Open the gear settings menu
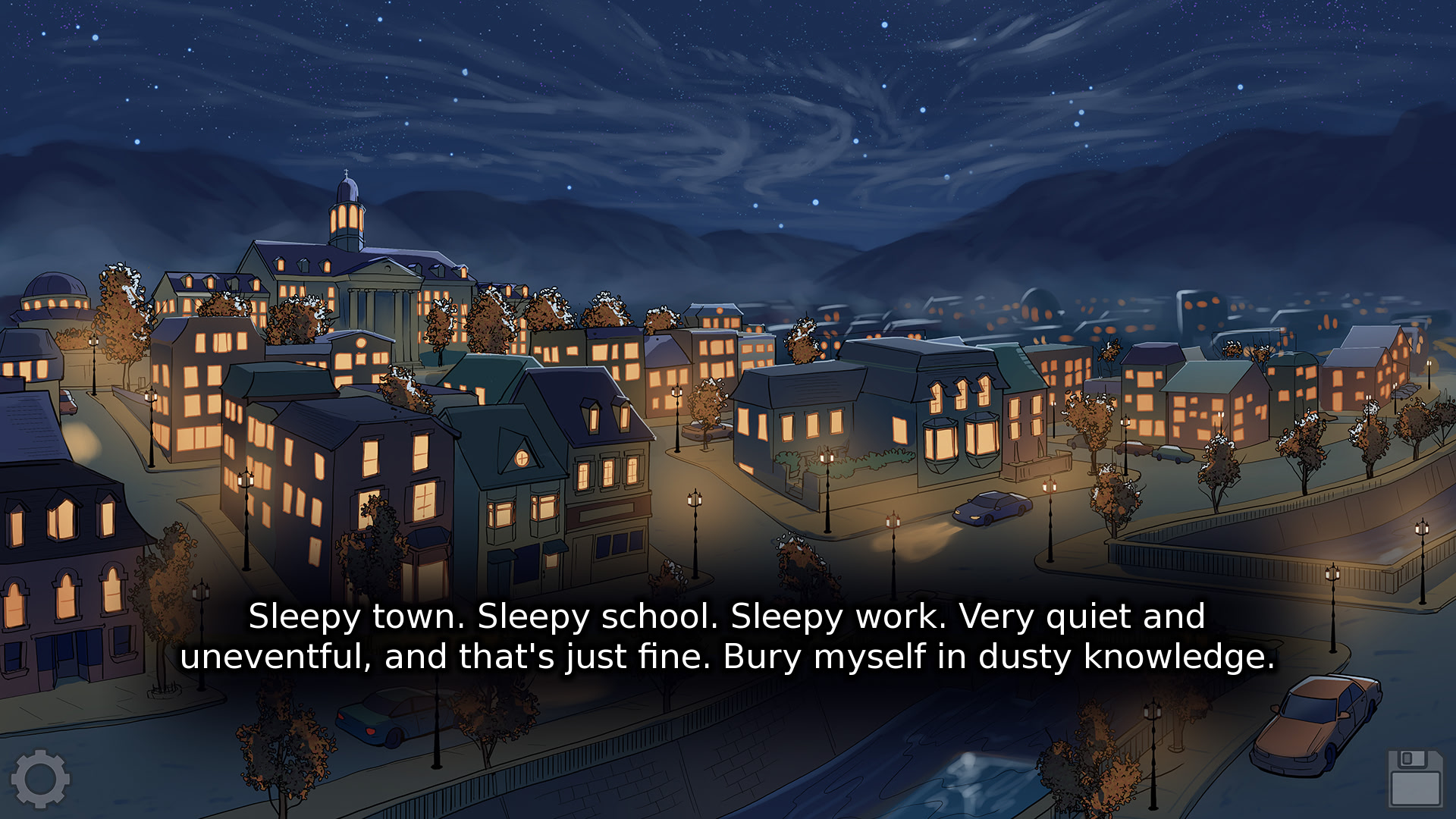Viewport: 1456px width, 819px height. [41, 778]
